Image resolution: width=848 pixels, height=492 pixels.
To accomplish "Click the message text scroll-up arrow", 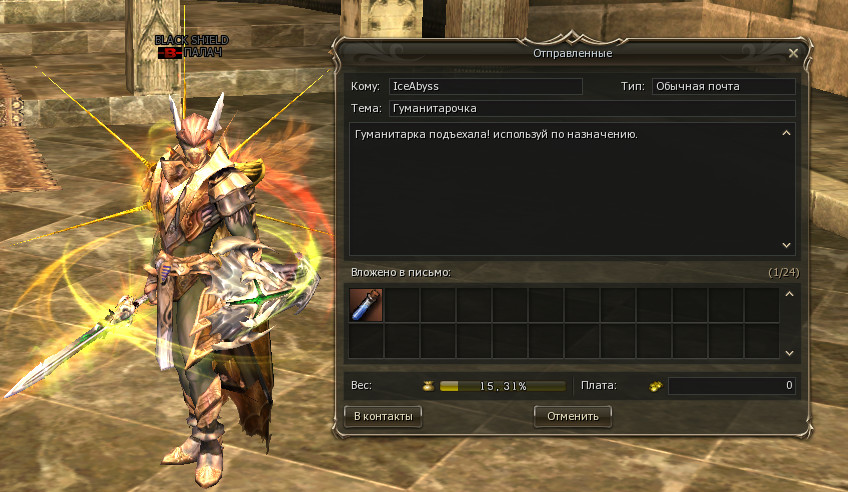I will coord(786,133).
